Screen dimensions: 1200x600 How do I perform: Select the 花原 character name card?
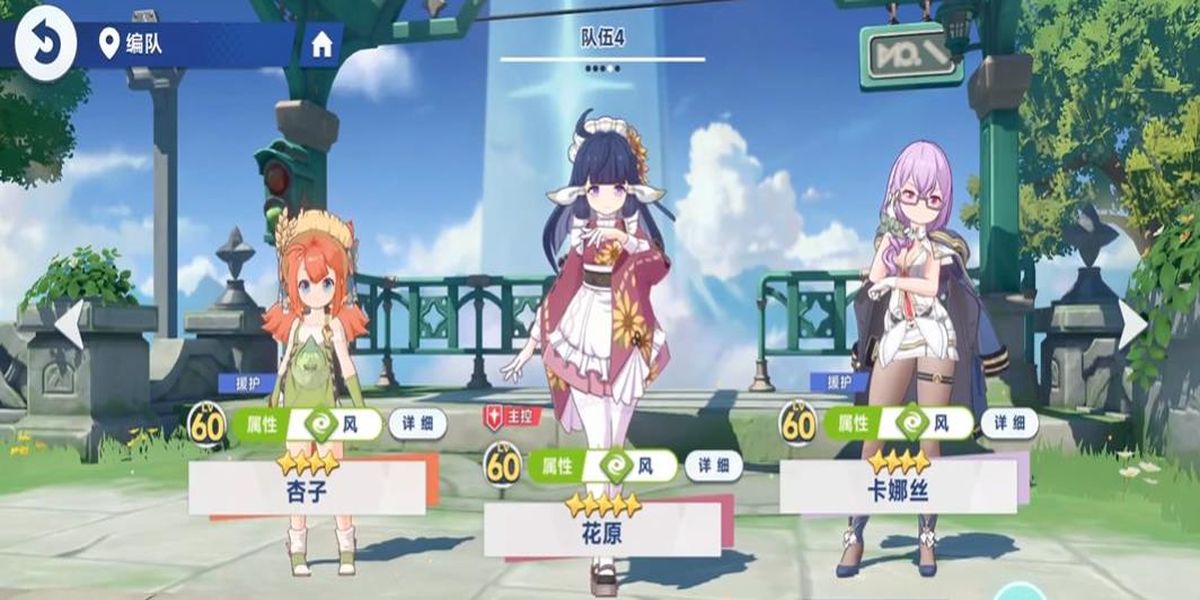pyautogui.click(x=602, y=531)
